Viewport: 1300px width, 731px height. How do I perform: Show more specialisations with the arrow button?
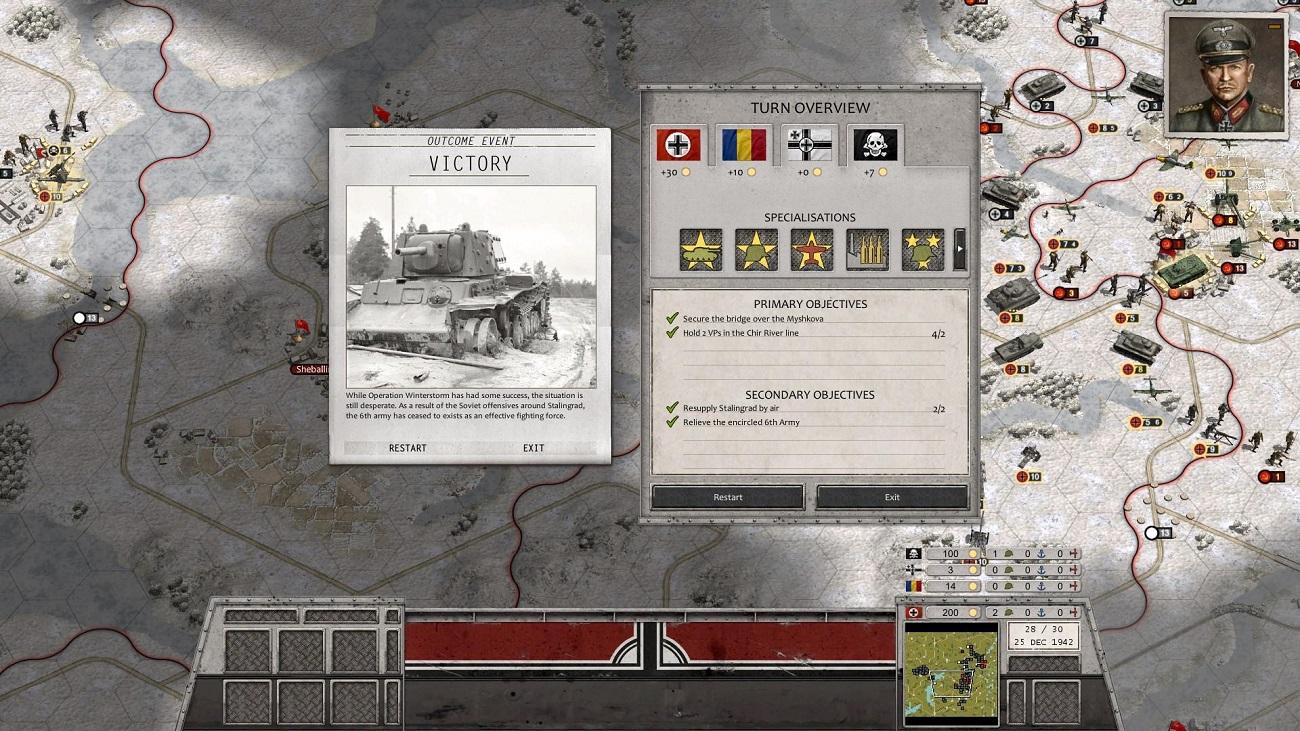(960, 250)
